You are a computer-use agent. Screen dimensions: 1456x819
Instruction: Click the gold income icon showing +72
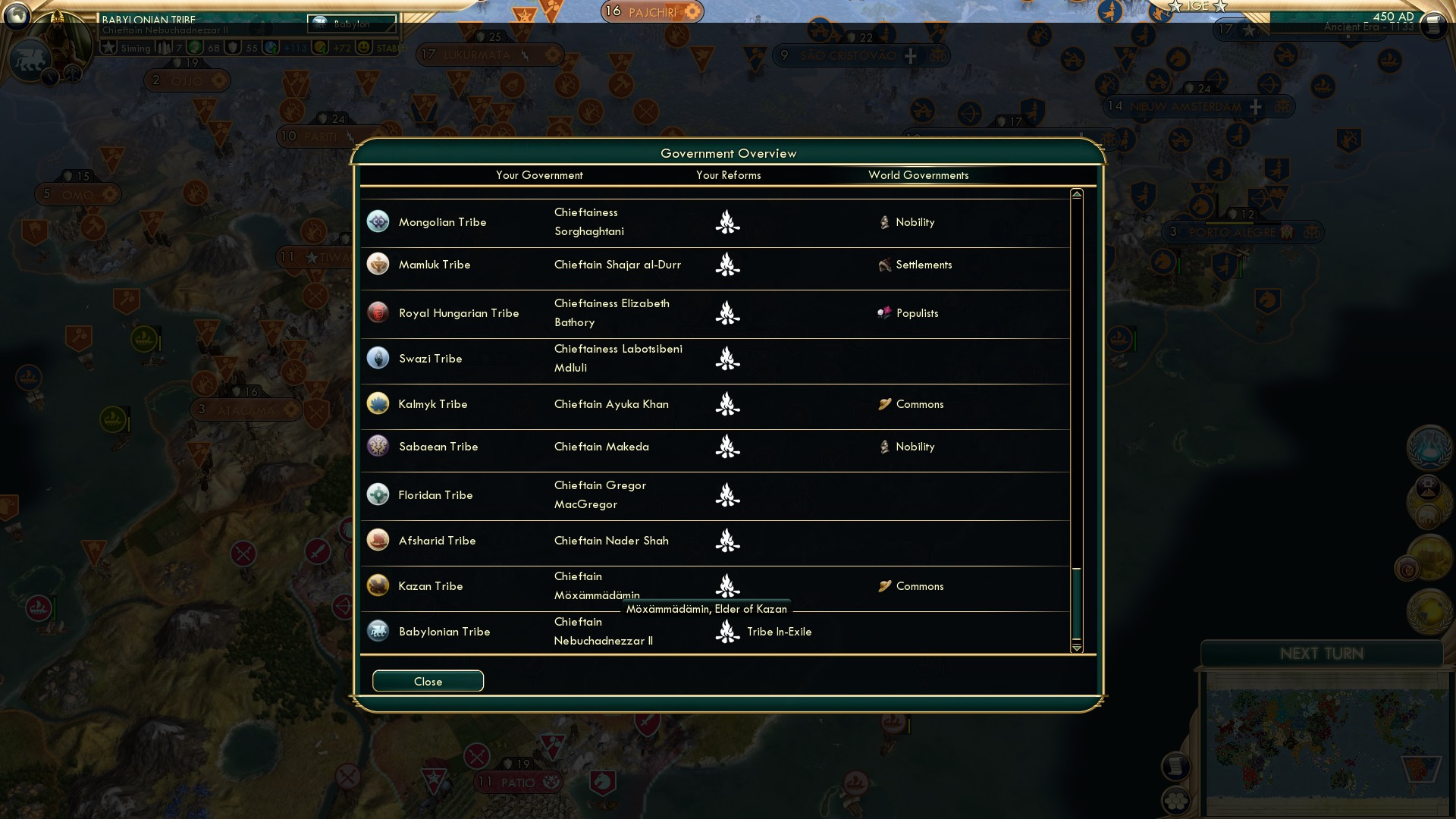click(318, 47)
